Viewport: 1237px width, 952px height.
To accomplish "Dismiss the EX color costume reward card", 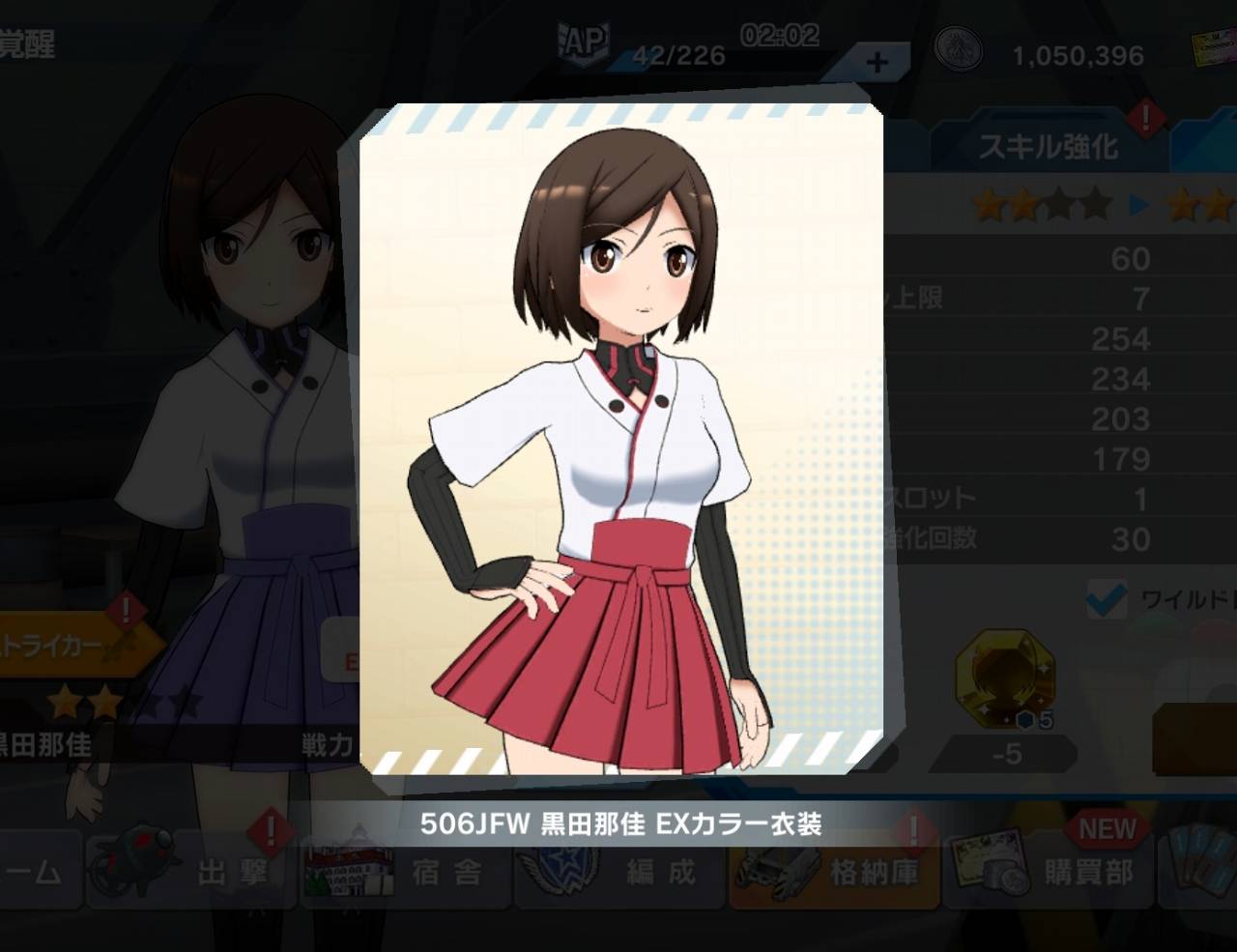I will coord(620,440).
